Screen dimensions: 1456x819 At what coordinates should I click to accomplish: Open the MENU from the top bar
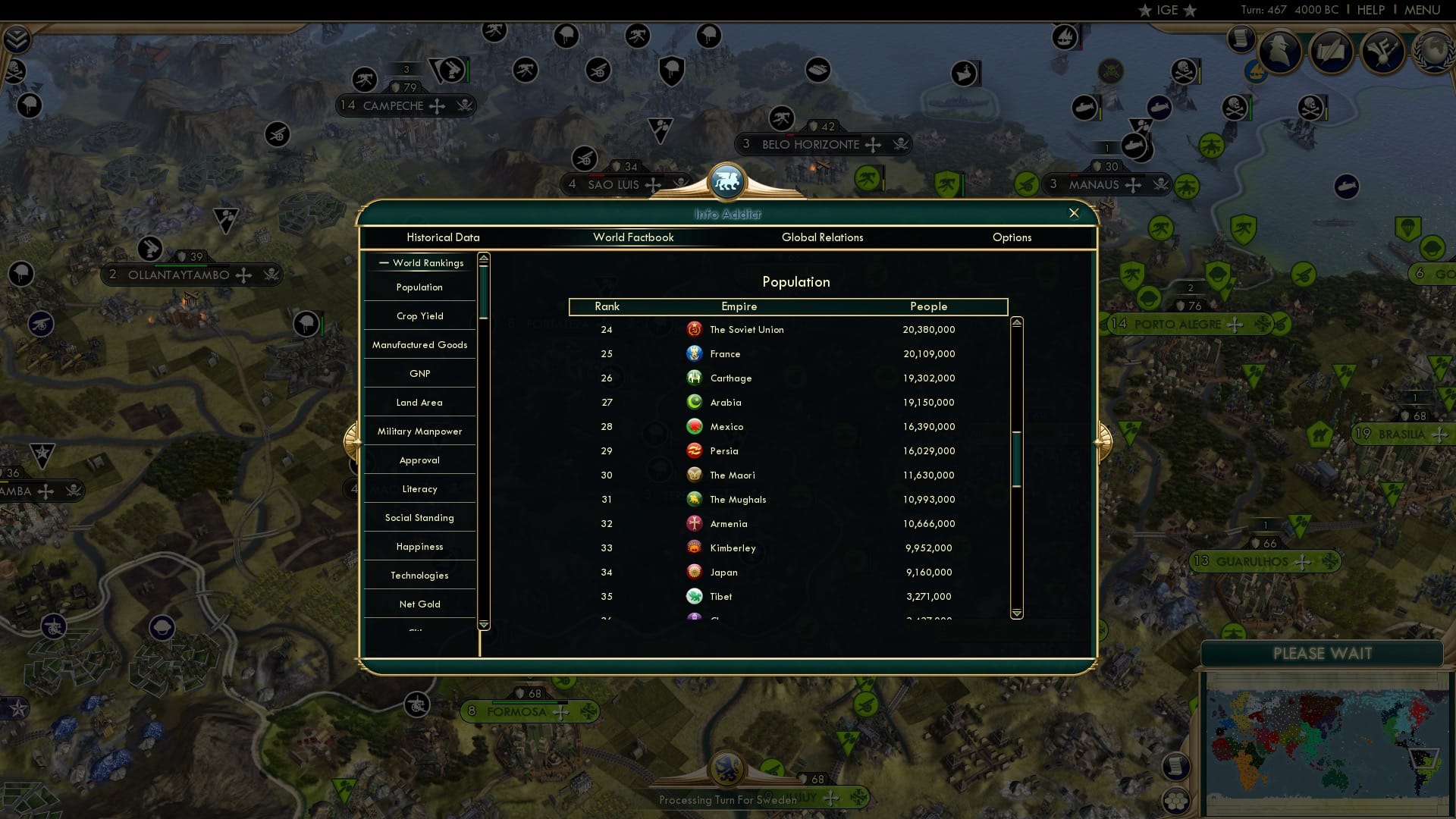click(x=1423, y=10)
